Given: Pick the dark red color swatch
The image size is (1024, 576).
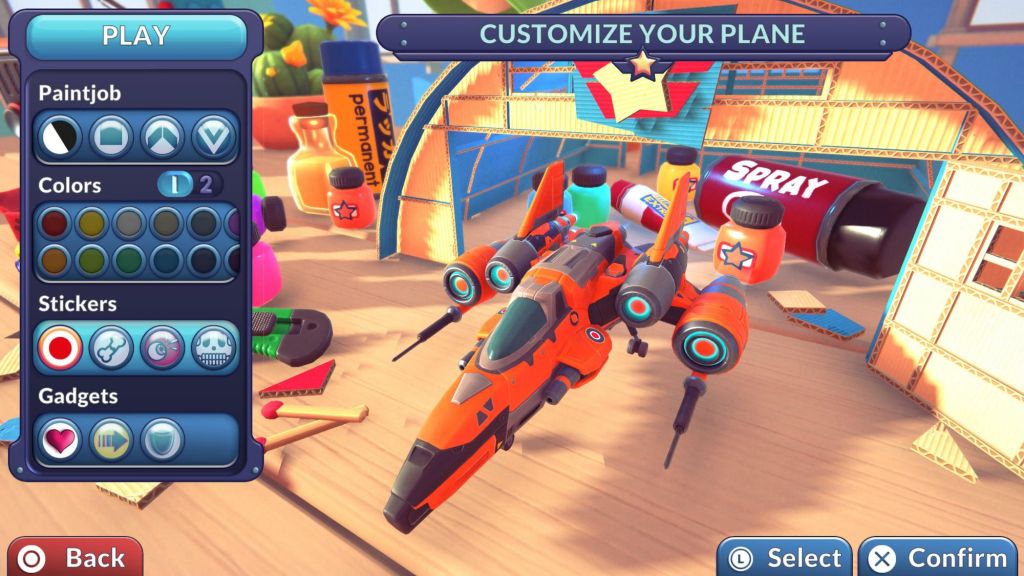Looking at the screenshot, I should pos(54,223).
